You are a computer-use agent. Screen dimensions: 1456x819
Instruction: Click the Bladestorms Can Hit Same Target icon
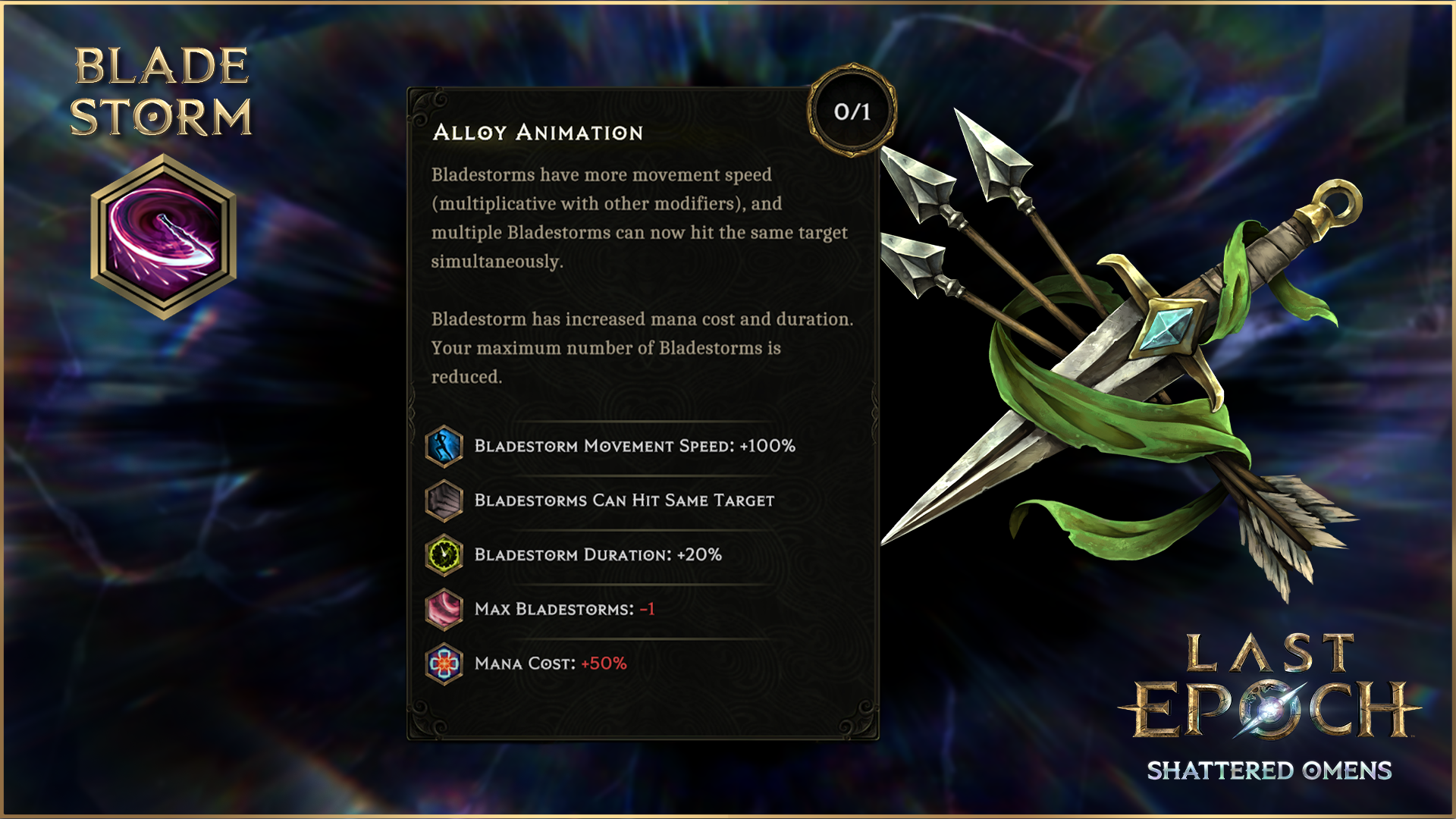[444, 500]
